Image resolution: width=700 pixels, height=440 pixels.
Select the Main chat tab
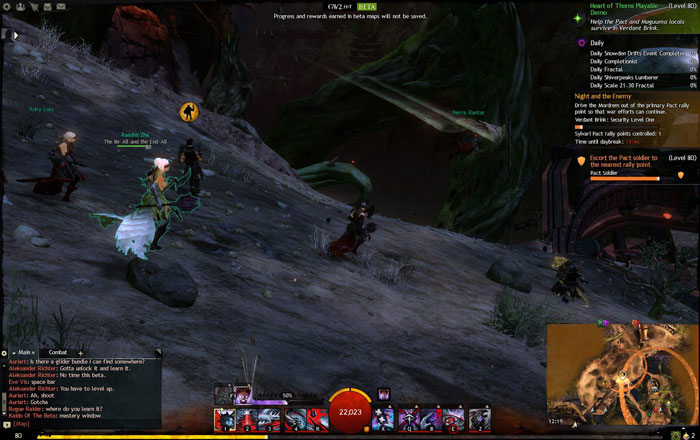(x=25, y=352)
